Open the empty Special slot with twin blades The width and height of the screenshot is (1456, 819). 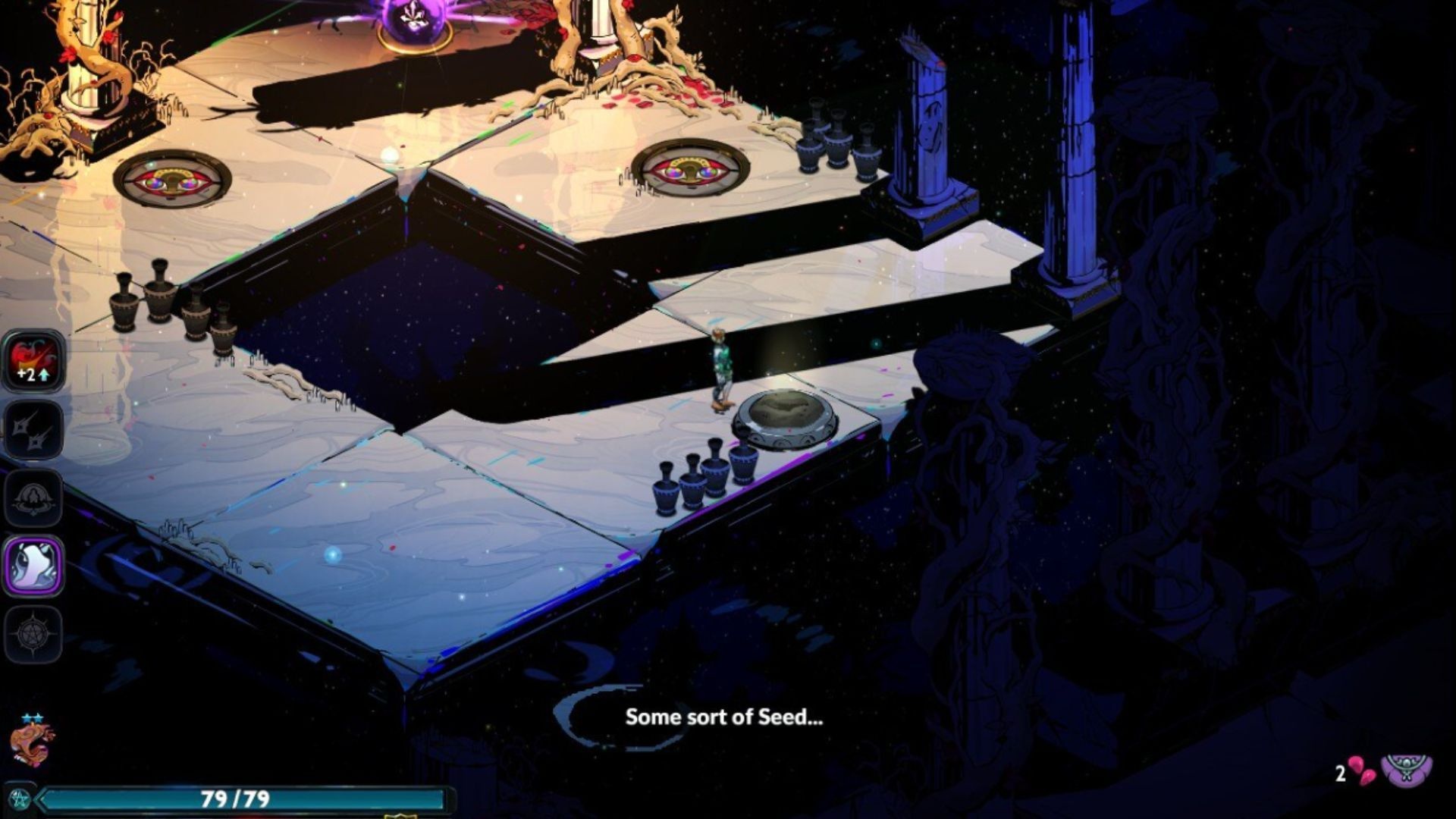(x=33, y=430)
